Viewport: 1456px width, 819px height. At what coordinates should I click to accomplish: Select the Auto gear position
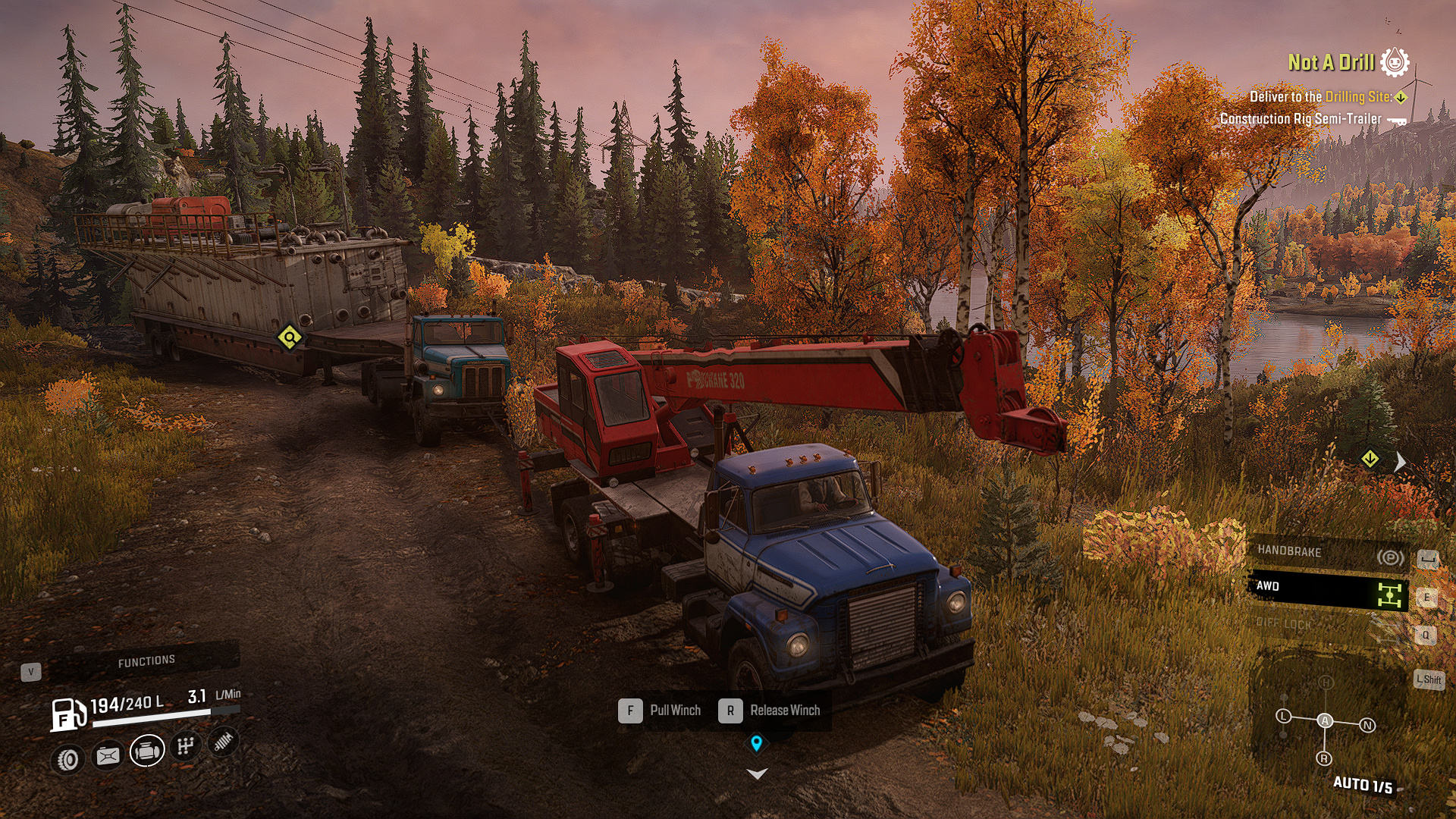click(x=1325, y=720)
